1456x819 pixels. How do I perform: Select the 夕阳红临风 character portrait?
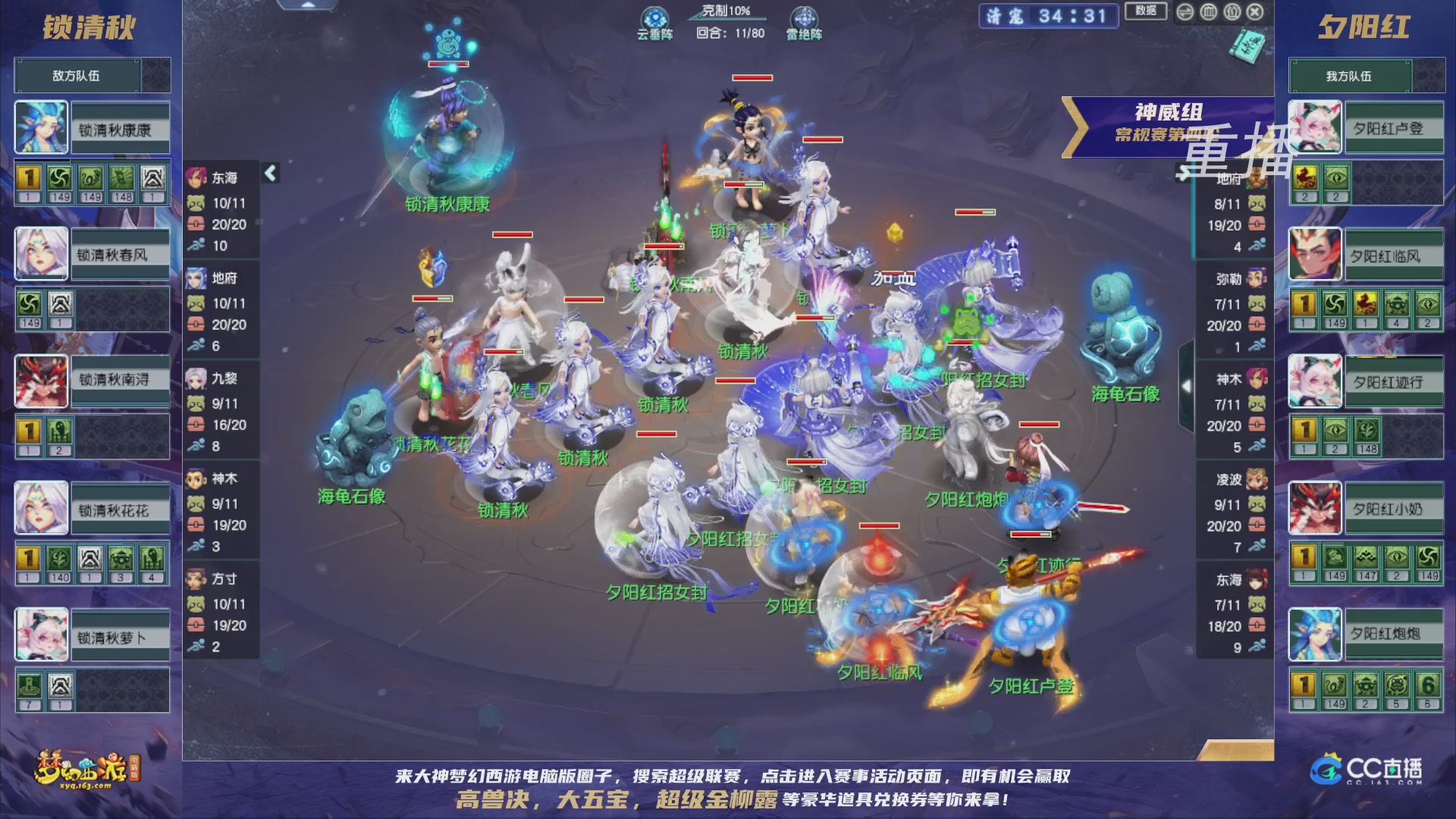[1316, 254]
